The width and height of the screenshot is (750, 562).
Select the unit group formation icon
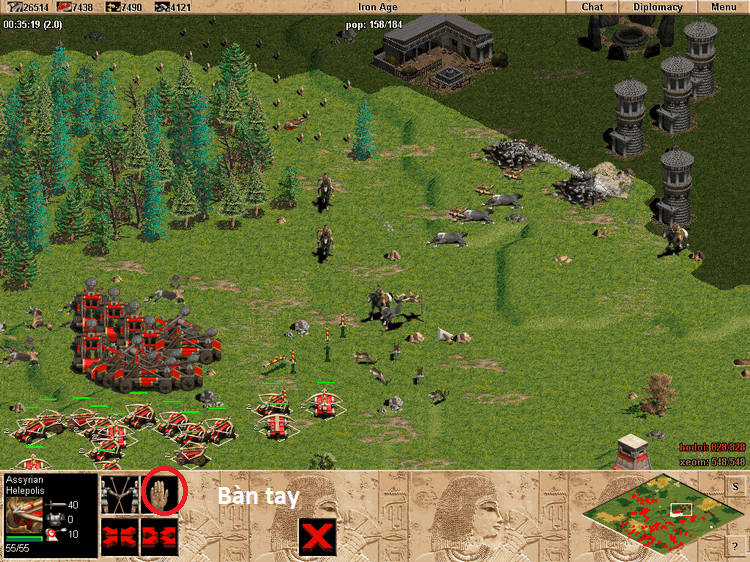[120, 493]
